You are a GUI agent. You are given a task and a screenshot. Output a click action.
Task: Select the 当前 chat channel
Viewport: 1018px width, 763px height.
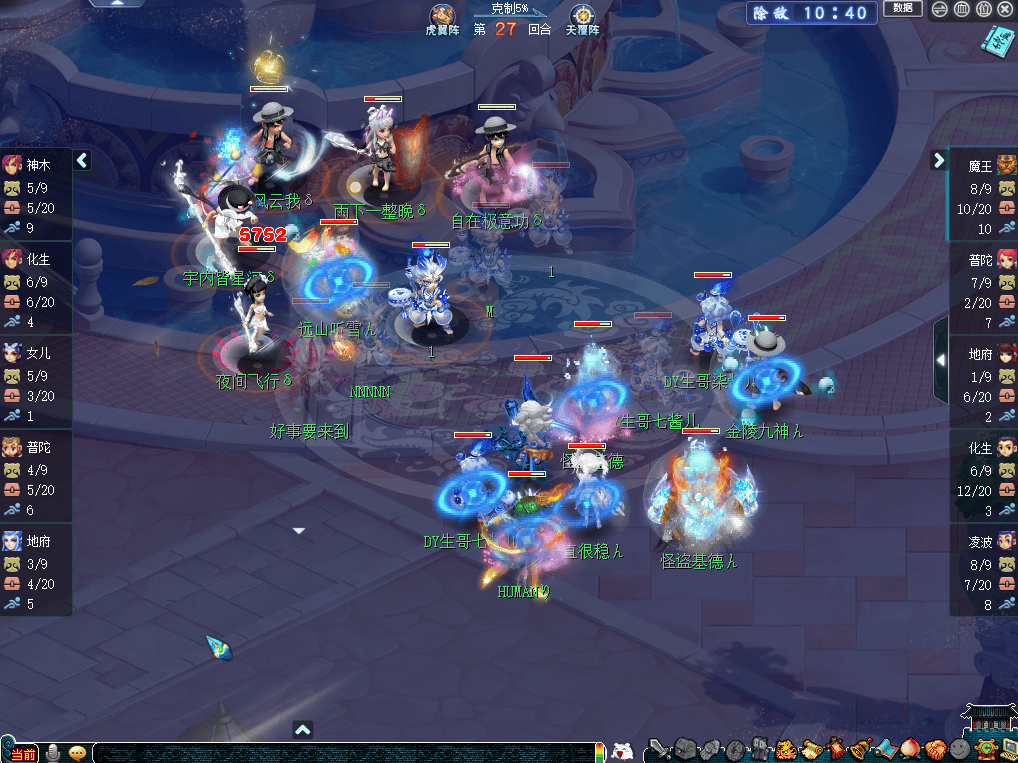click(x=21, y=753)
